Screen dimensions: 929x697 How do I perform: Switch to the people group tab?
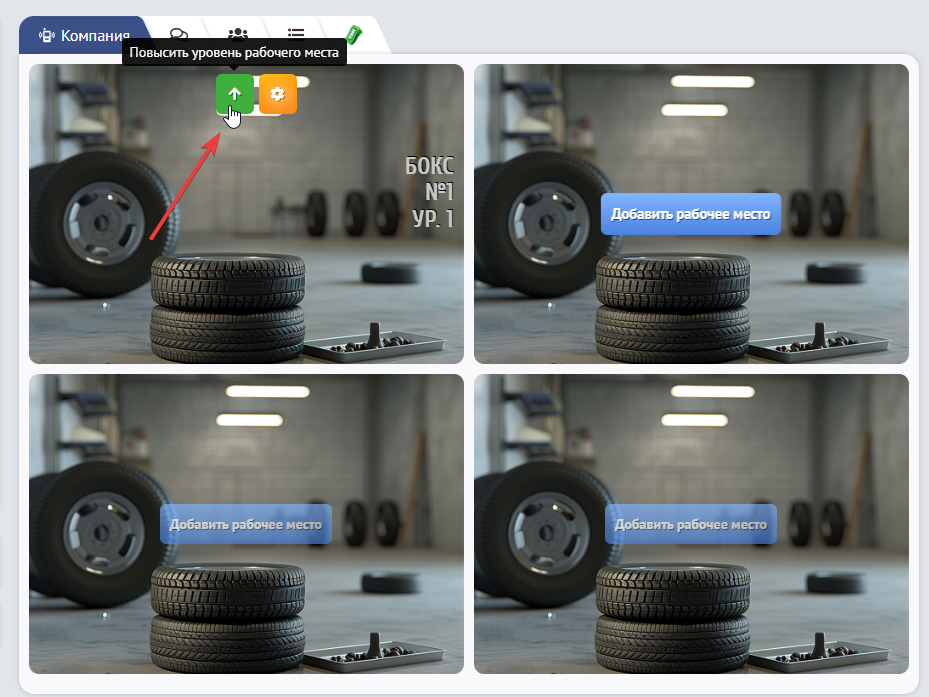point(237,37)
